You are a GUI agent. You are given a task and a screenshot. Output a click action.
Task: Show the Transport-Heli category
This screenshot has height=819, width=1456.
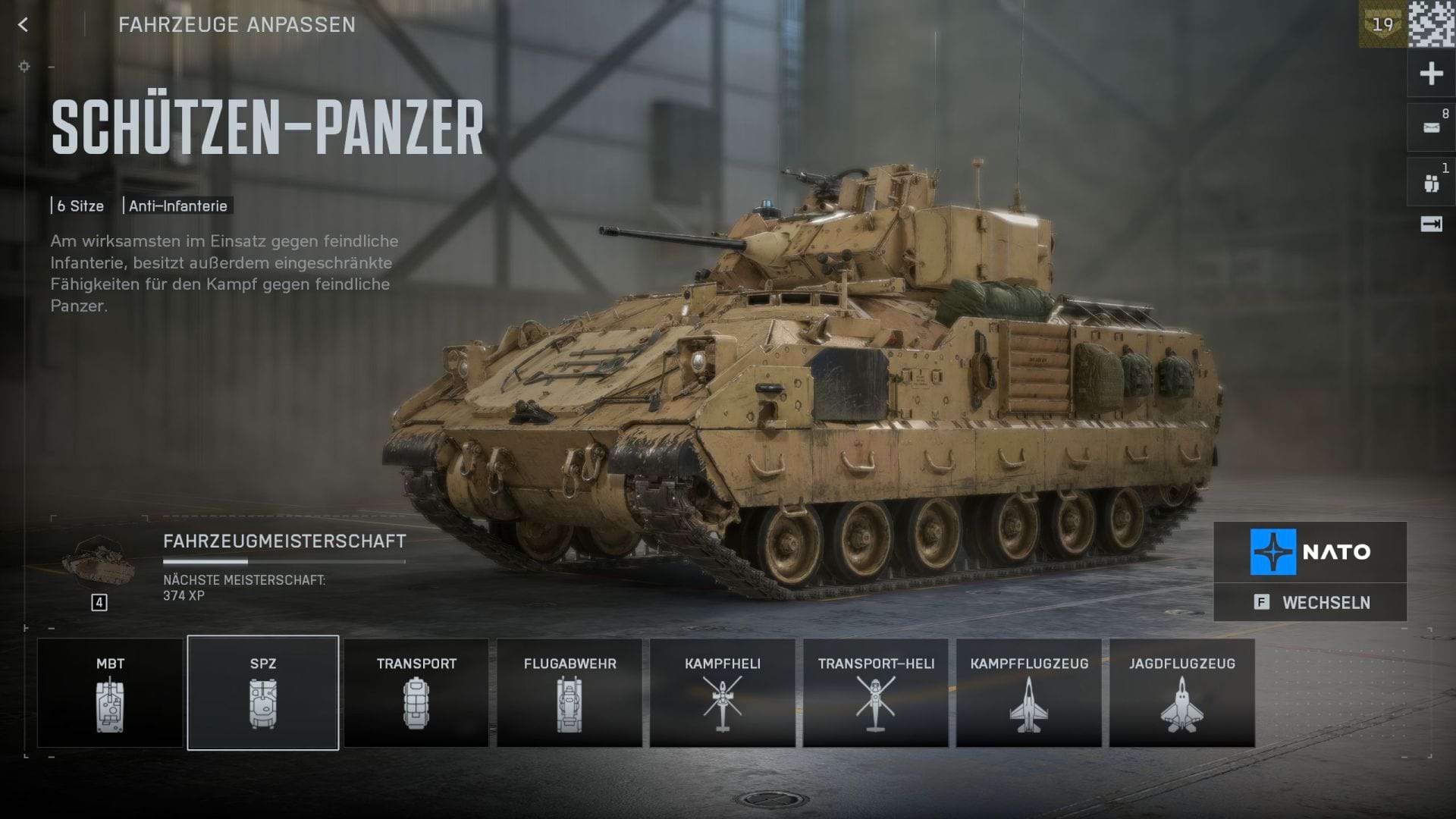[x=876, y=692]
